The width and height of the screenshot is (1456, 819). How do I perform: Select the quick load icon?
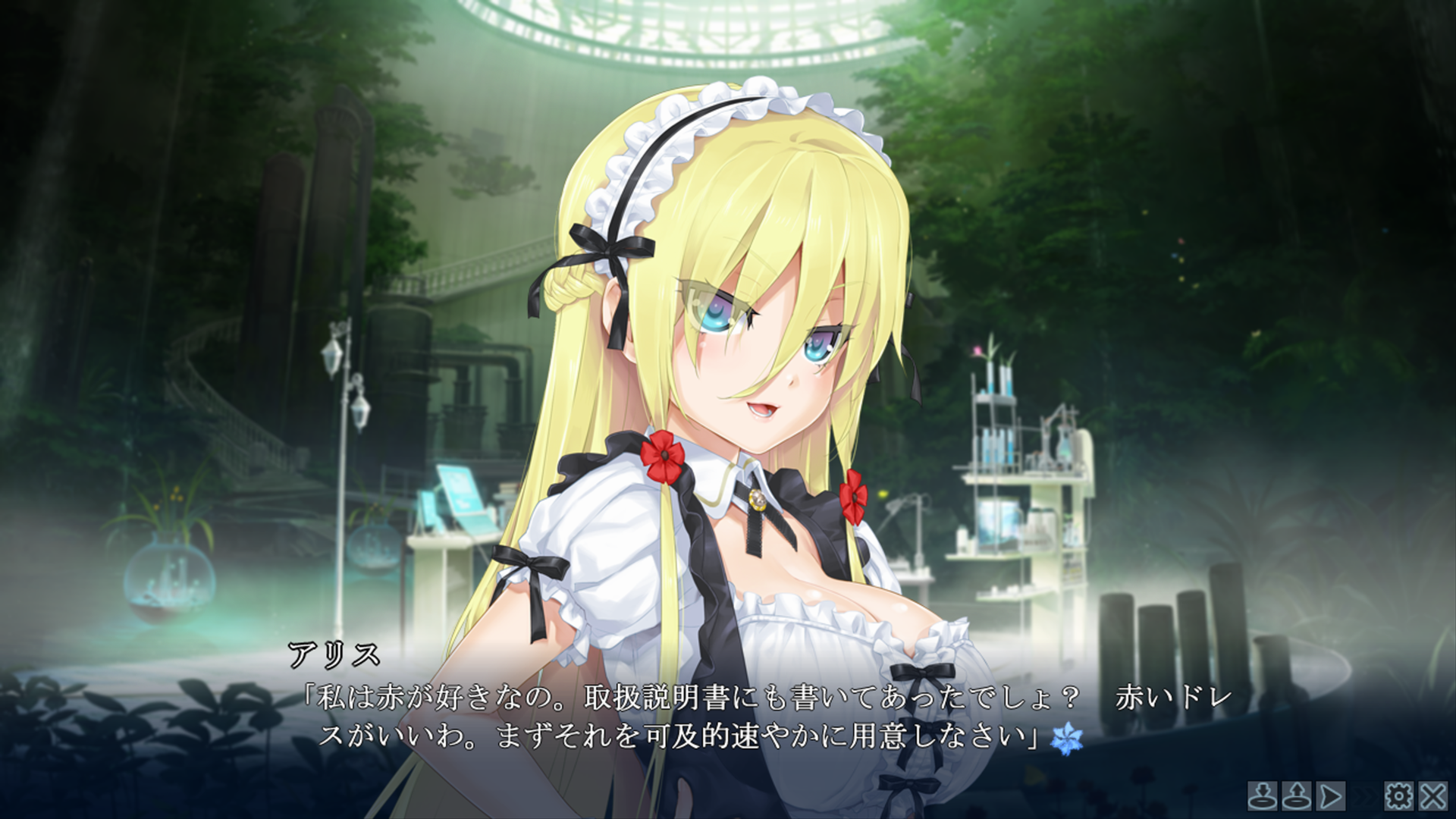(1296, 797)
